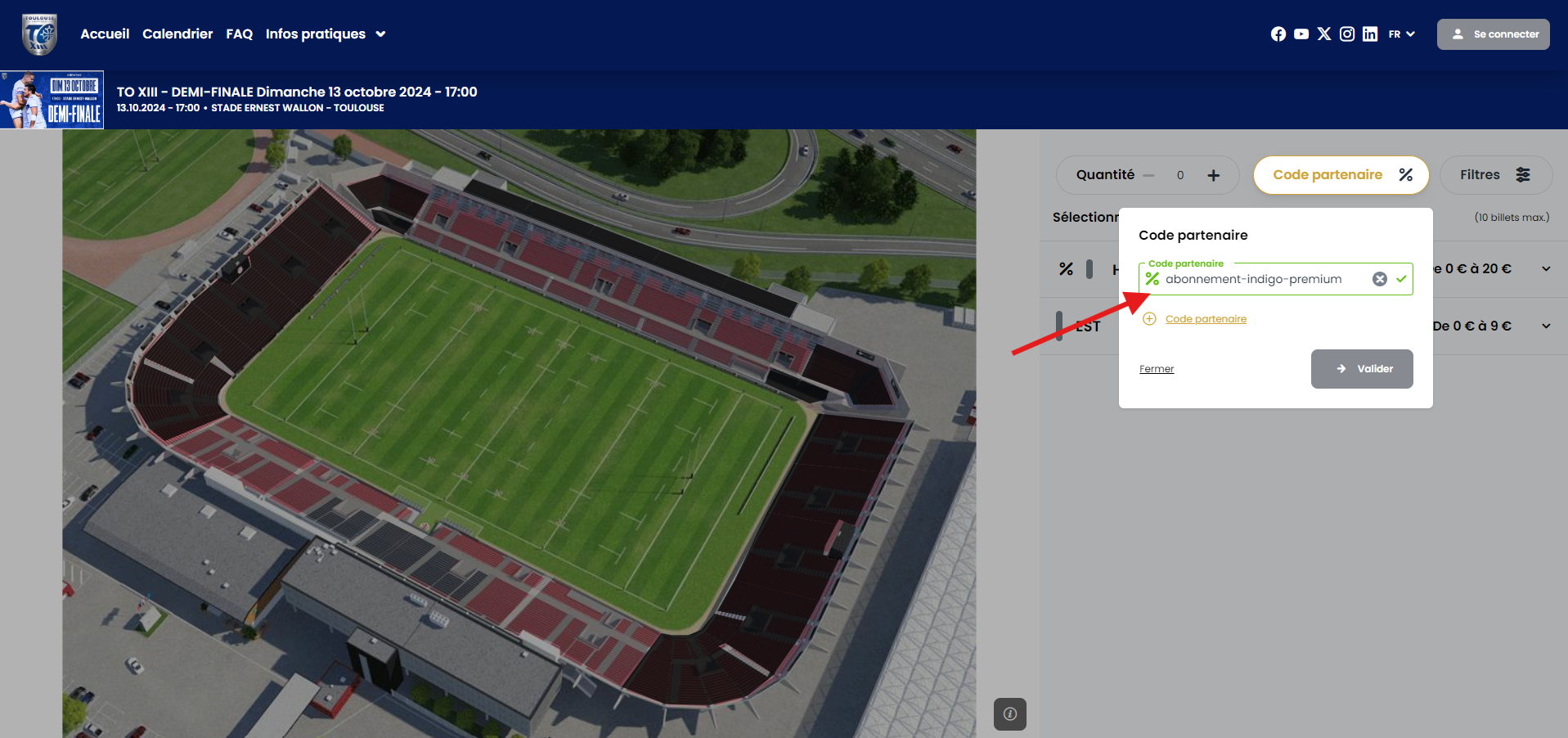Open the LinkedIn page icon
1568x738 pixels.
[x=1370, y=34]
